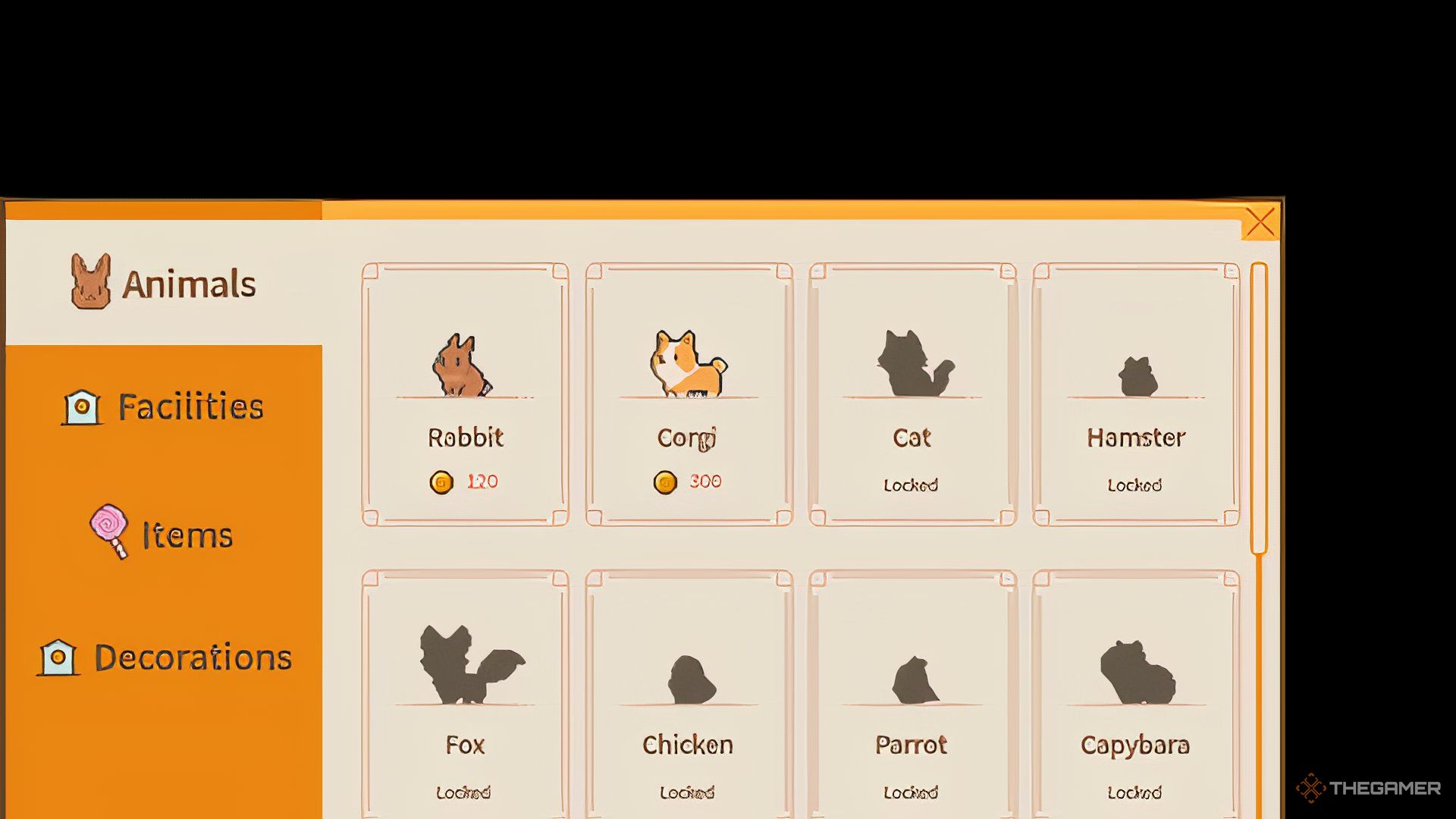The image size is (1456, 819).
Task: Click the coin icon on the Corgi card
Action: click(666, 480)
